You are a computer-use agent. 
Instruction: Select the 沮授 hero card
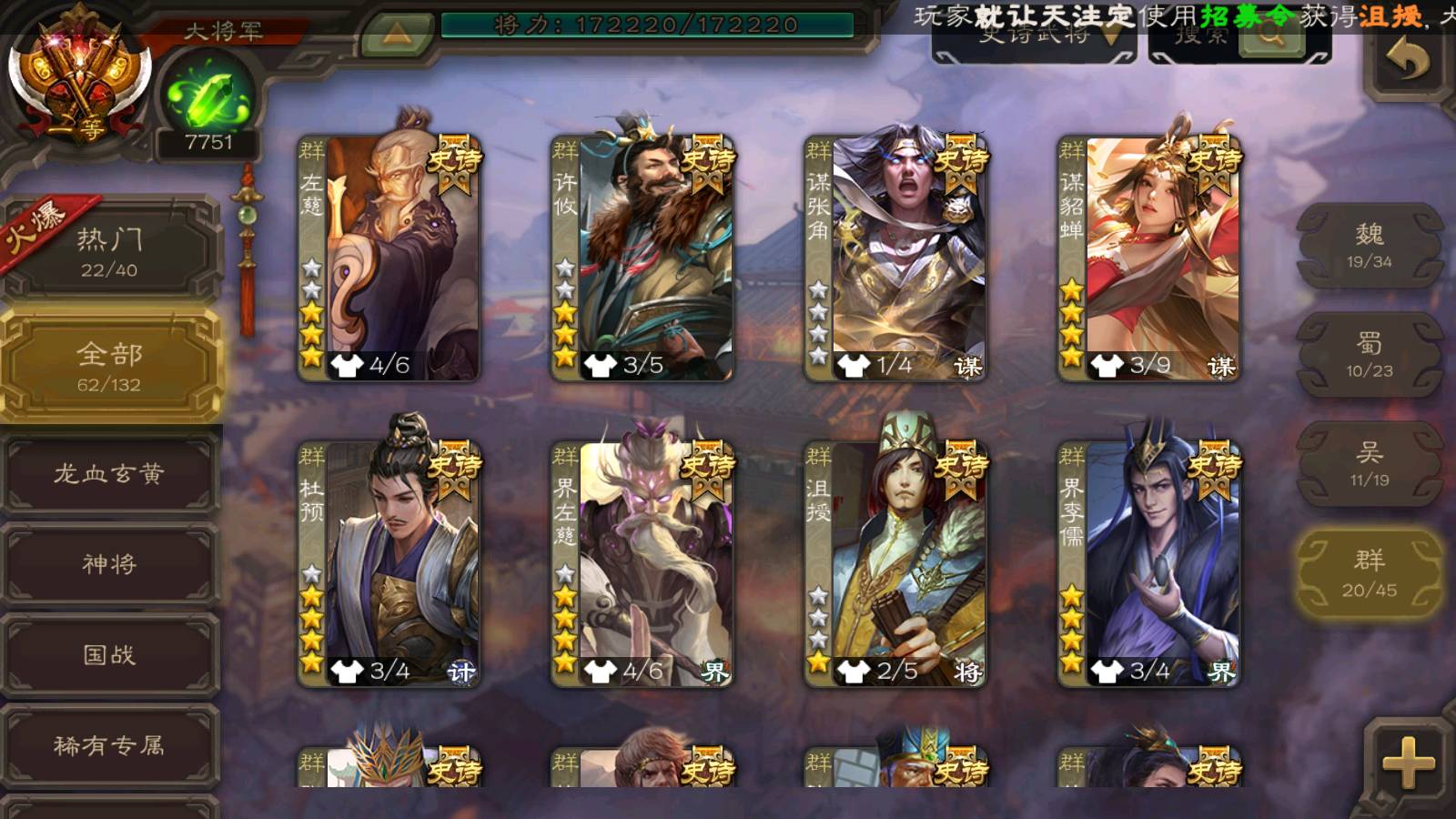pyautogui.click(x=895, y=564)
